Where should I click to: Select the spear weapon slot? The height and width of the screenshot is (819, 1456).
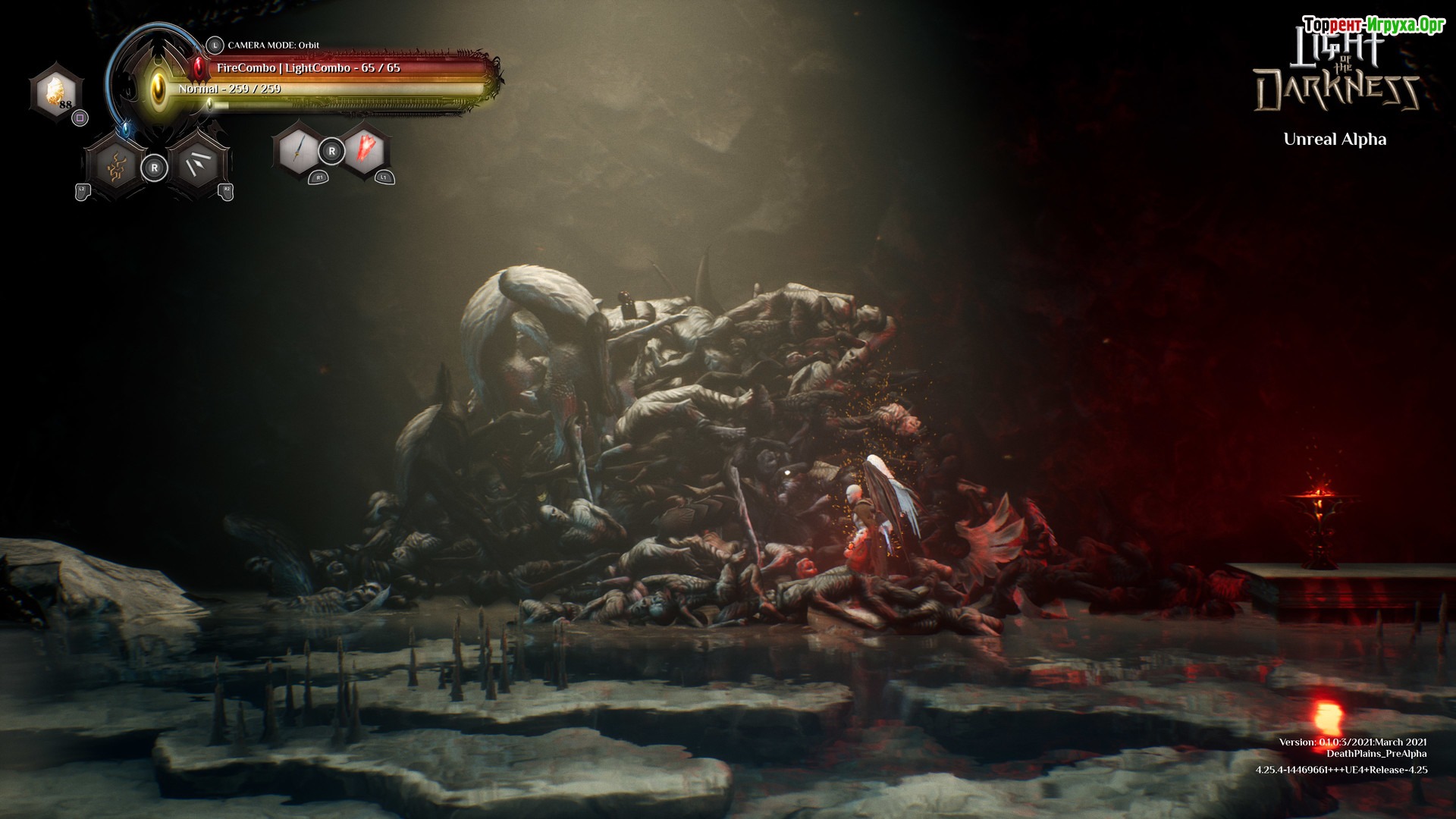pos(299,150)
